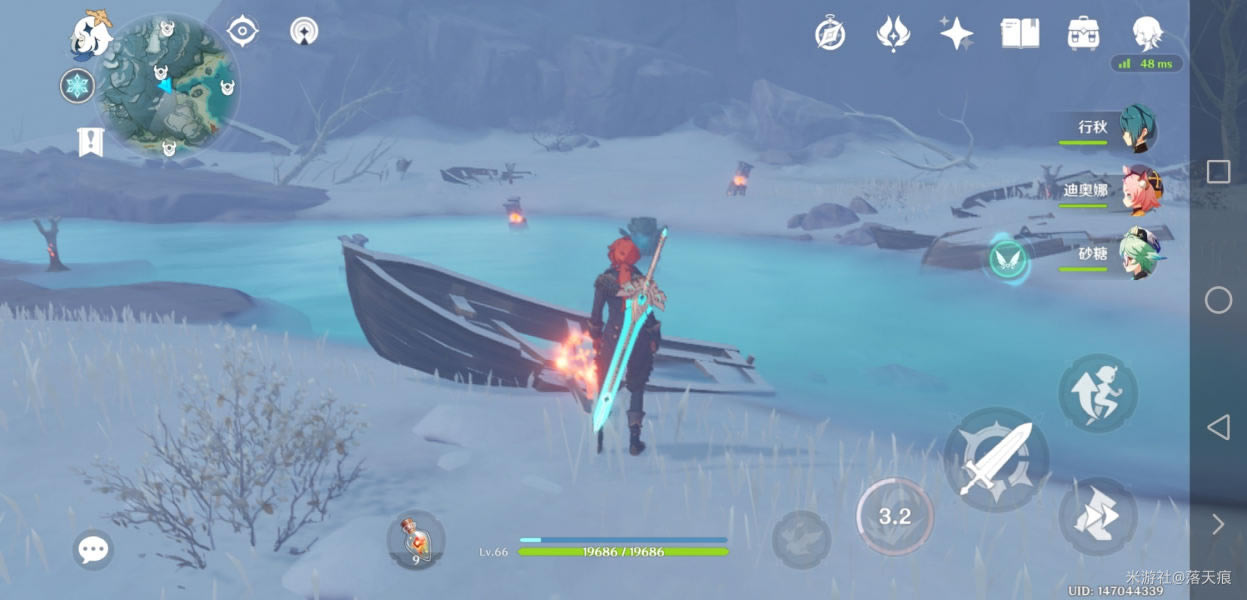Activate the elemental sight eye icon
Viewport: 1247px width, 600px height.
coord(242,31)
